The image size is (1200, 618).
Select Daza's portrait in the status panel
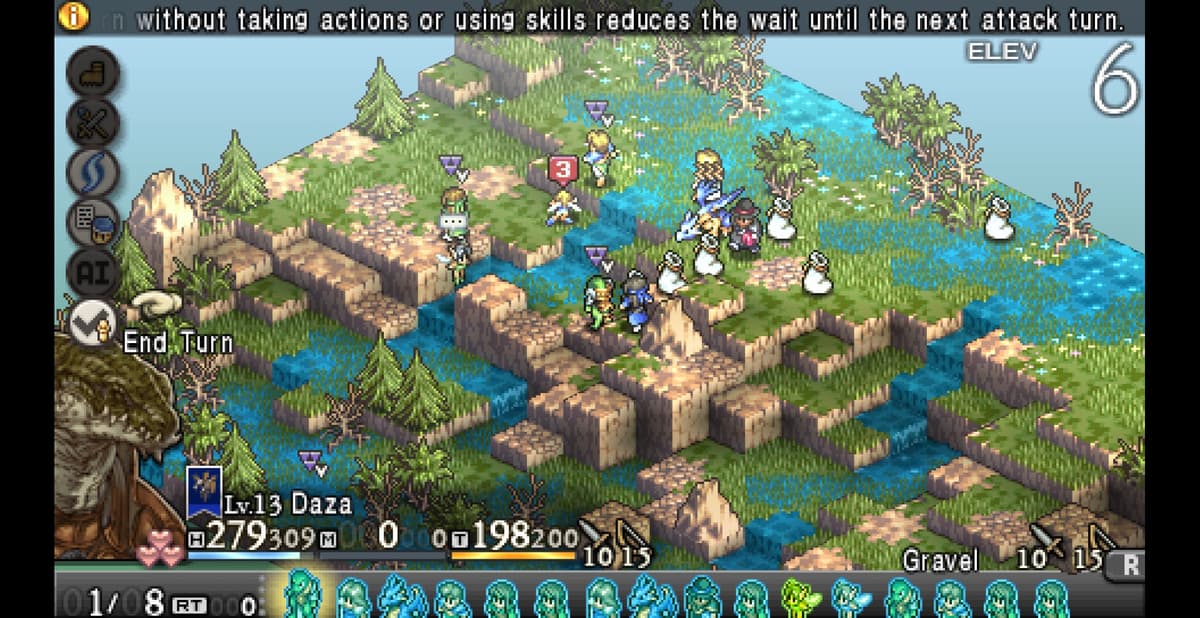(x=105, y=440)
